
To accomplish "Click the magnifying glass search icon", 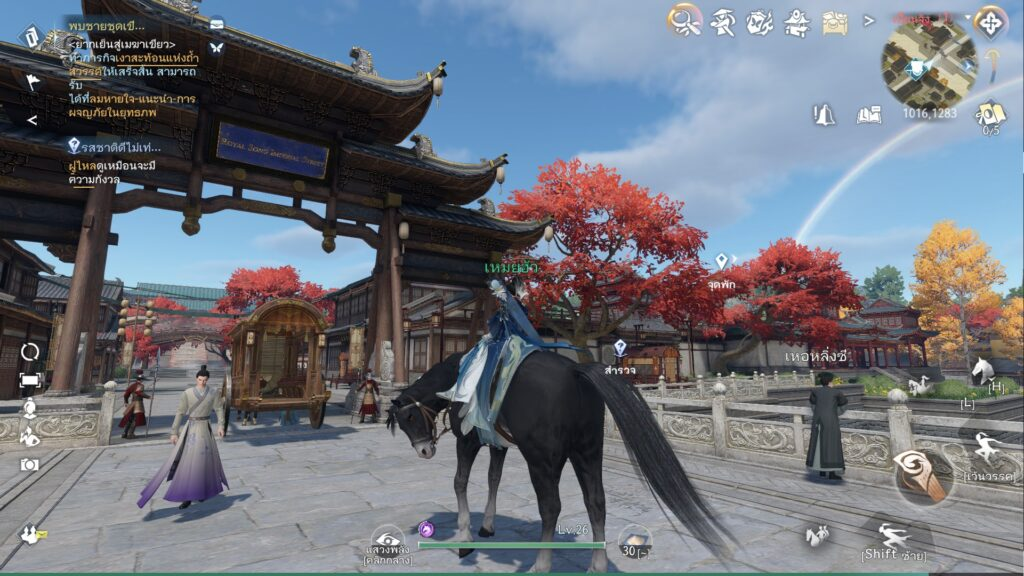I will coord(684,19).
